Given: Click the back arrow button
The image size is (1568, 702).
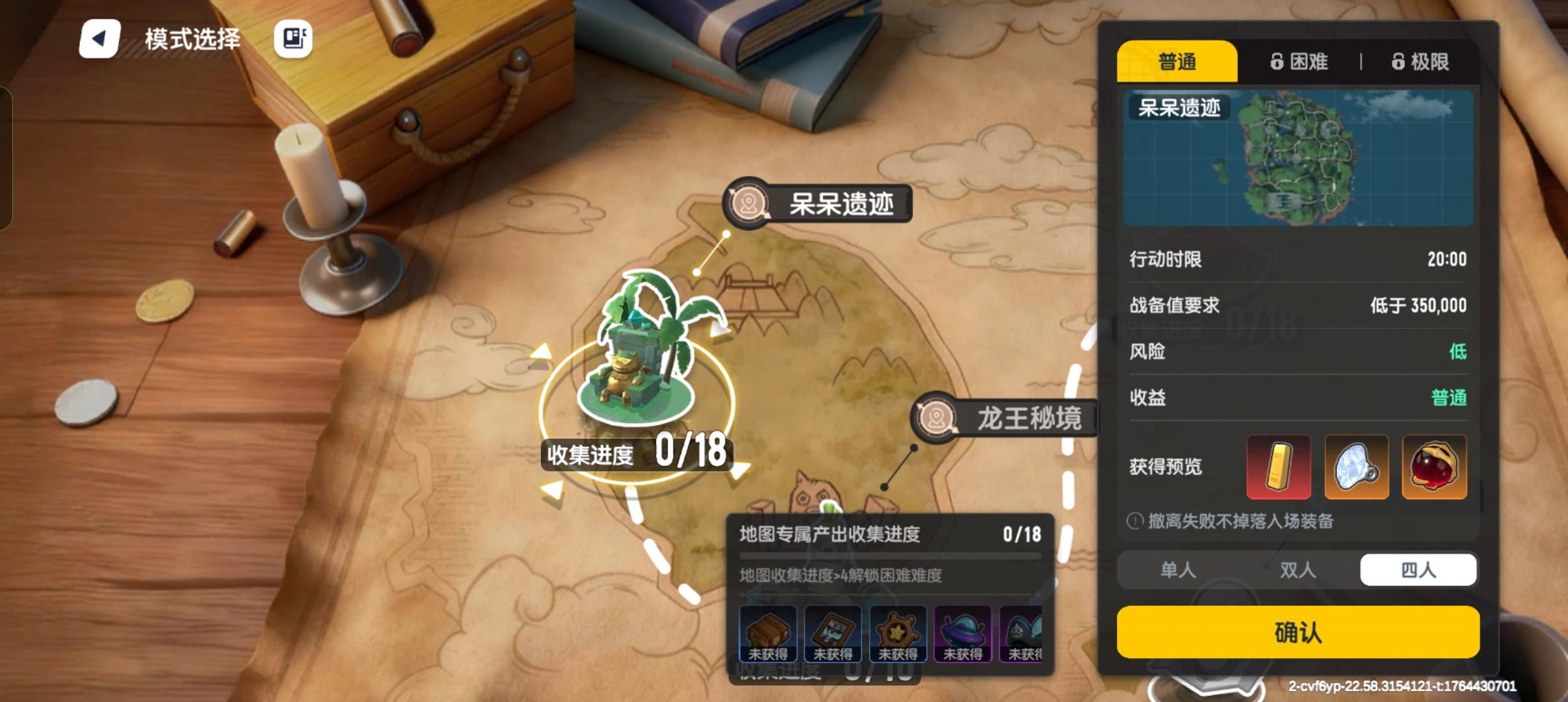Looking at the screenshot, I should point(99,38).
